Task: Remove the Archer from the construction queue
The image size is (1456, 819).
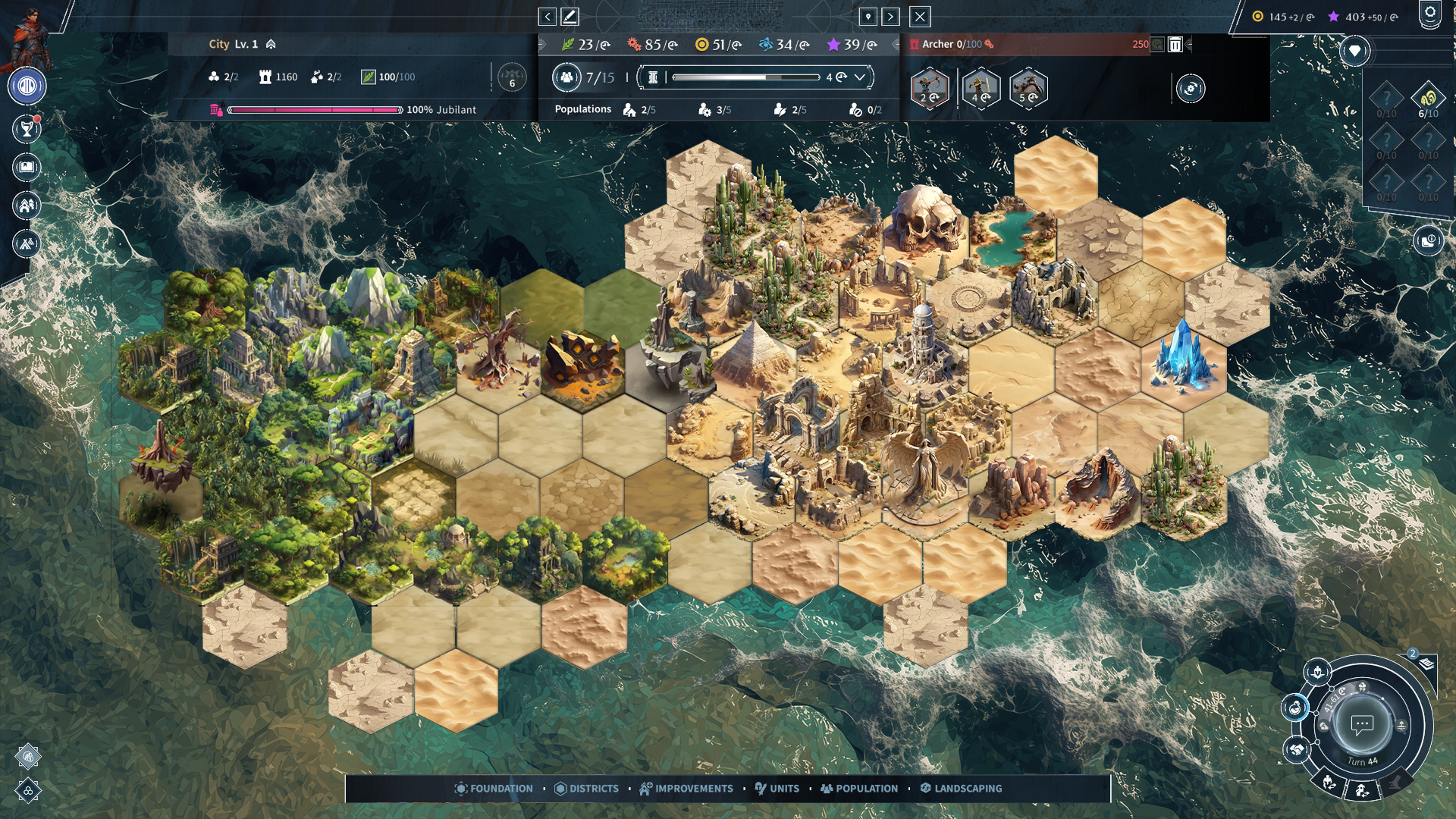Action: tap(1175, 45)
